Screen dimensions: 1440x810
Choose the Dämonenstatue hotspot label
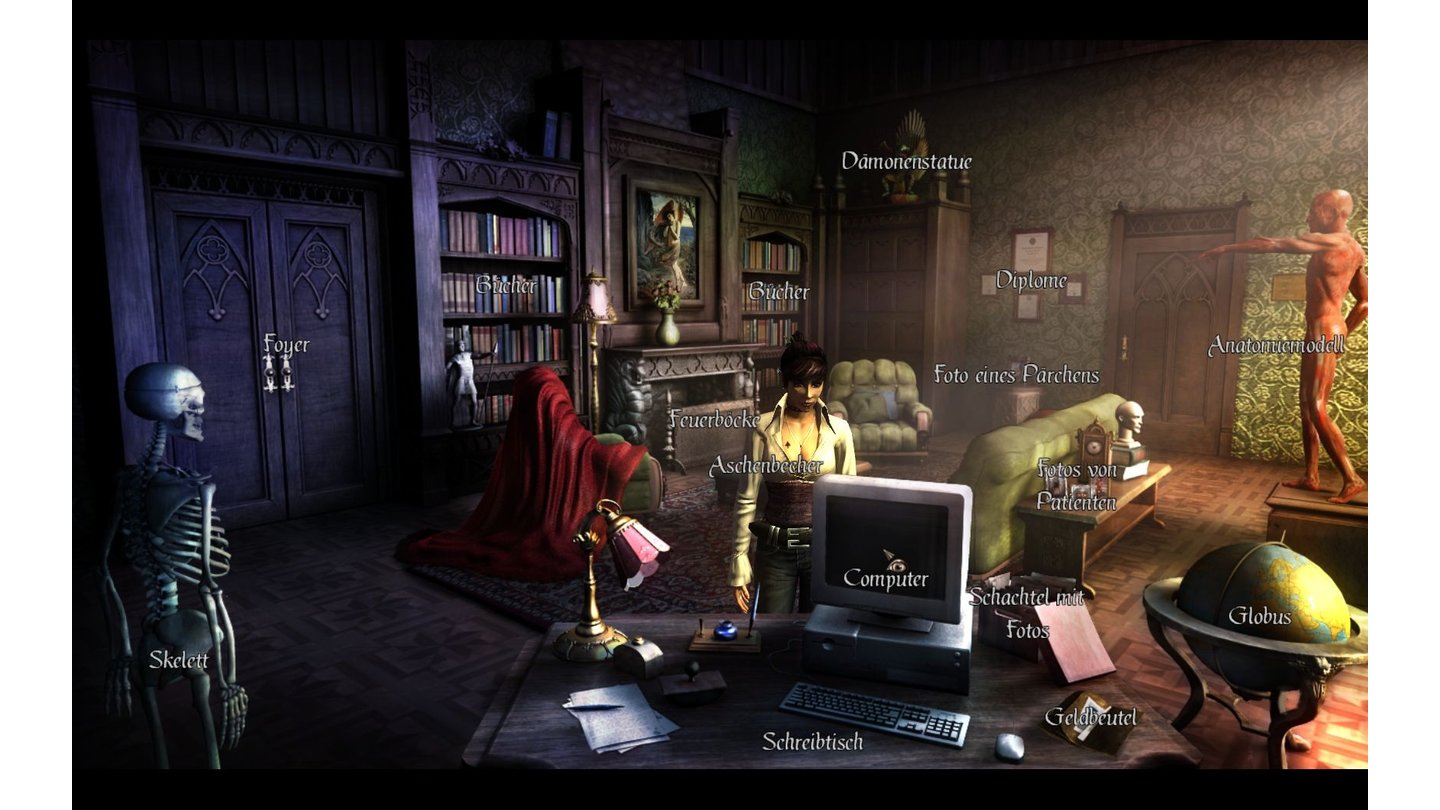(906, 161)
